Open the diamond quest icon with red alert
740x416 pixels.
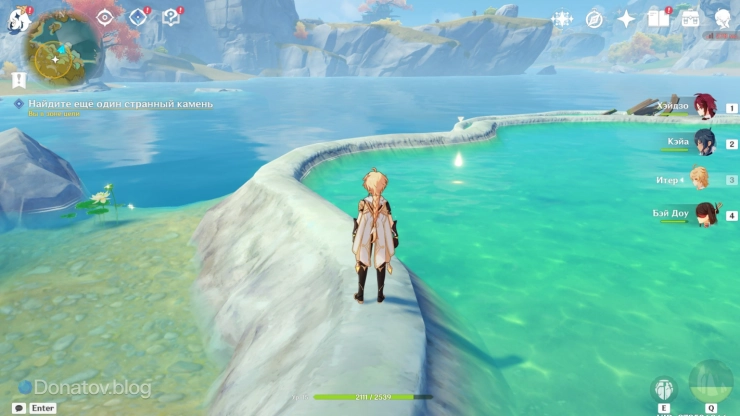(x=138, y=17)
